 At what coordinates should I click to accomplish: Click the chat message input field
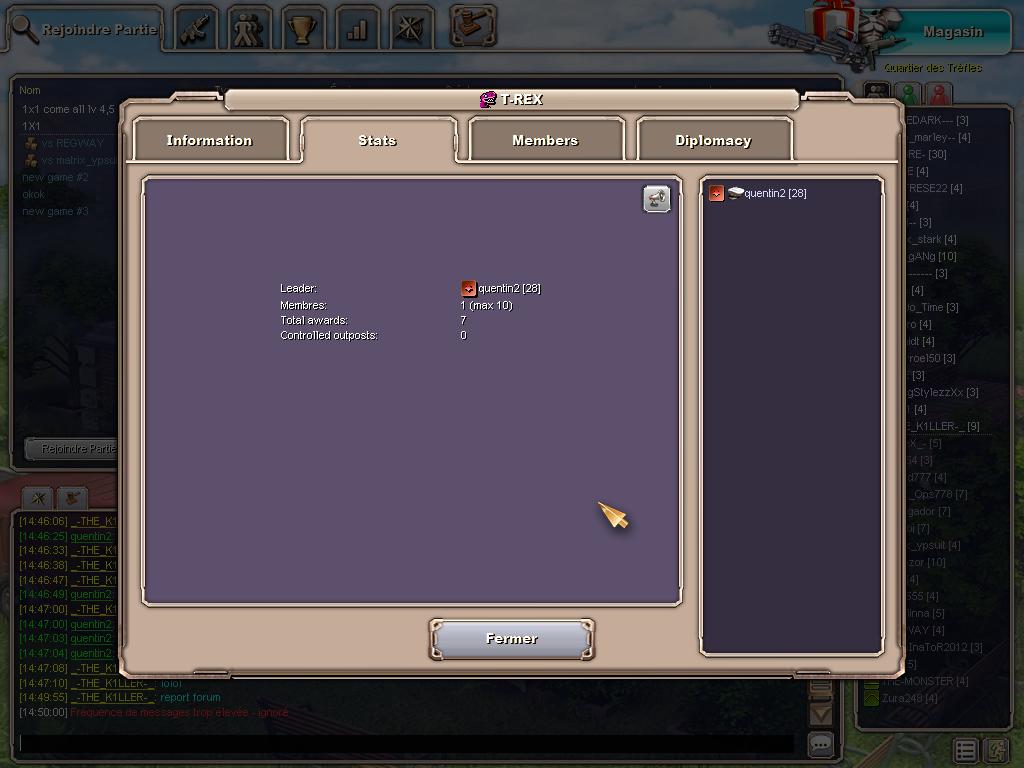point(405,744)
